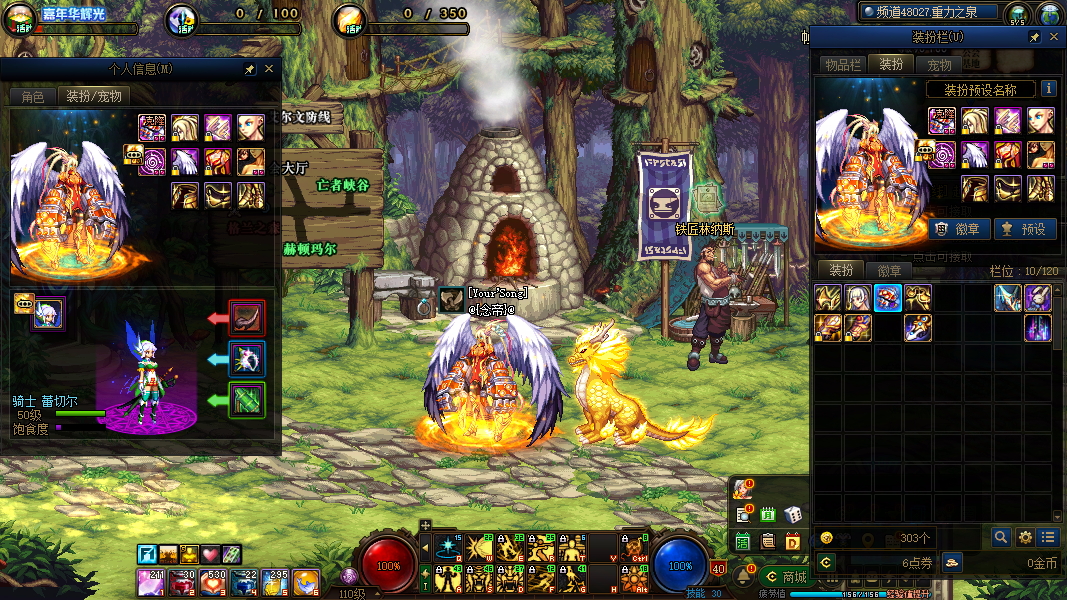Open the notification bell icon
Viewport: 1067px width, 600px height.
[x=743, y=577]
